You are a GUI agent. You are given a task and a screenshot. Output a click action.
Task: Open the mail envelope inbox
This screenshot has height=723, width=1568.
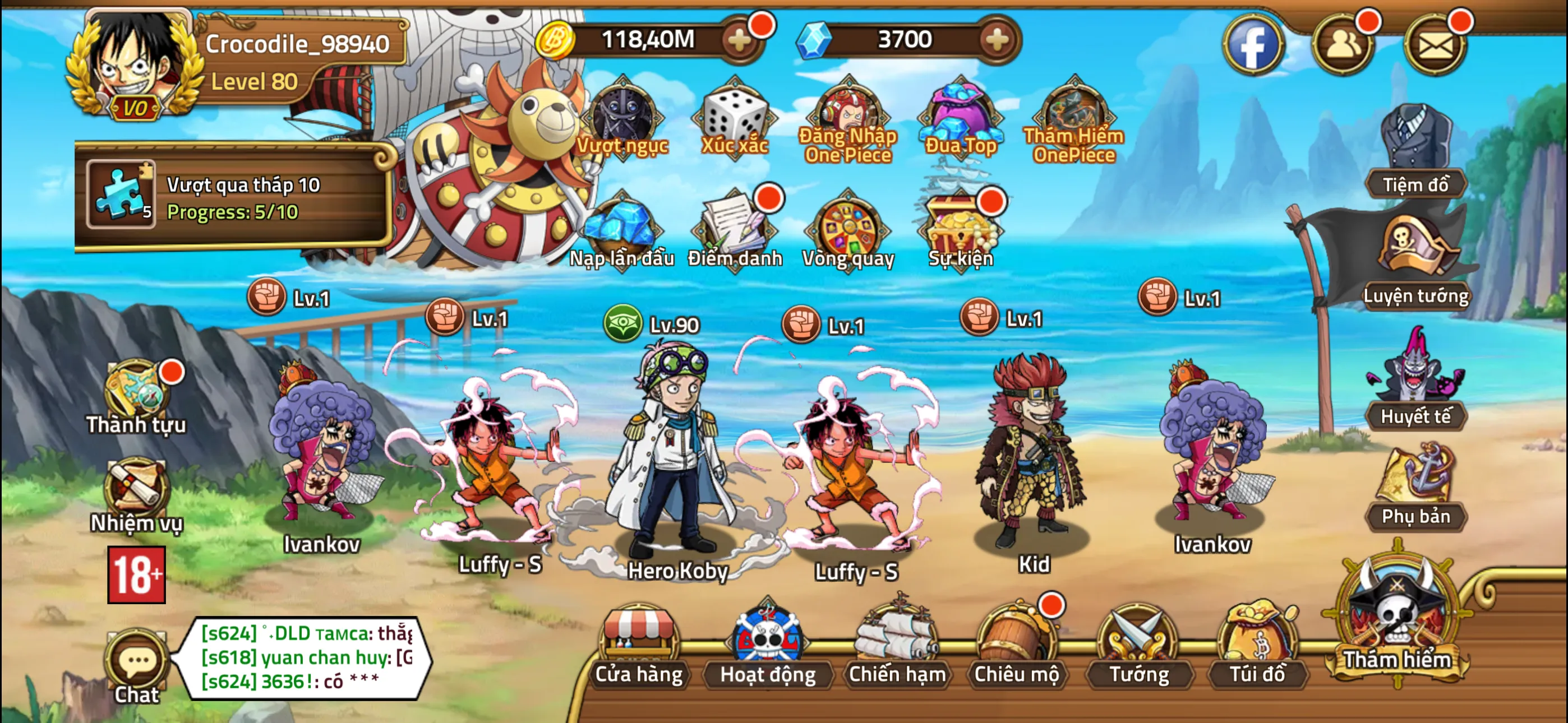(1435, 45)
